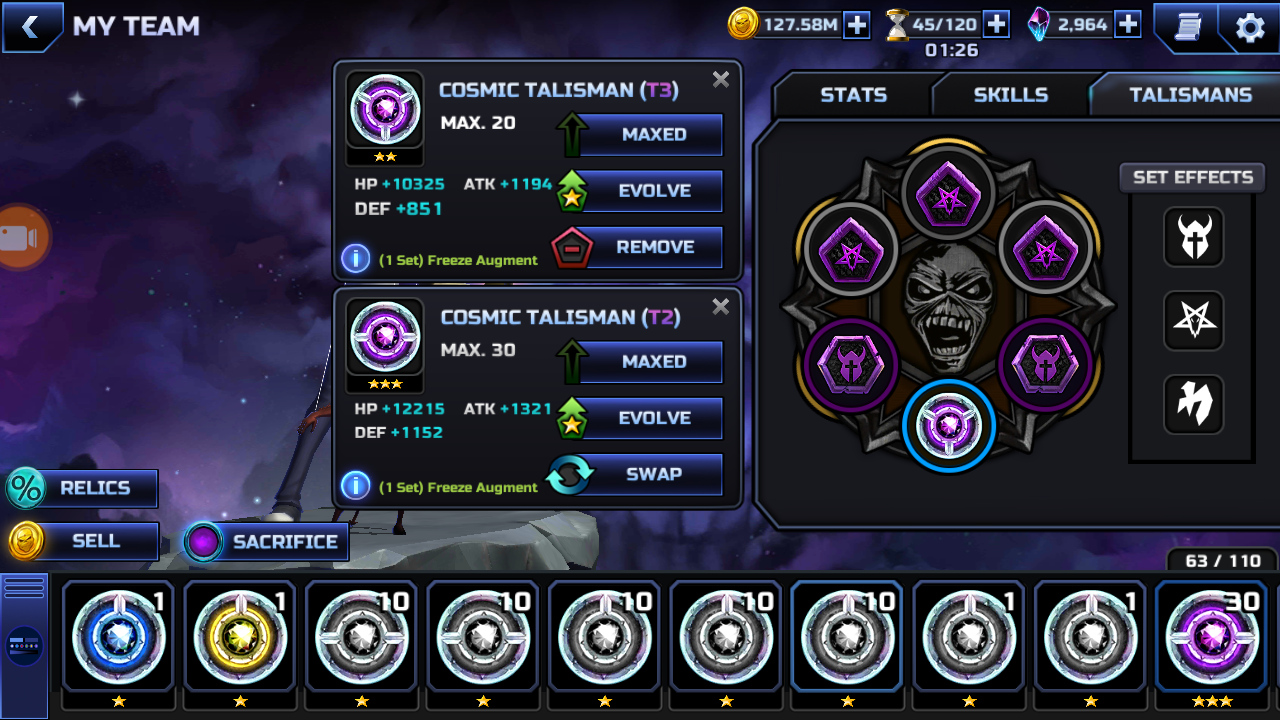
Task: Close the T2 Cosmic Talisman panel
Action: coord(720,307)
